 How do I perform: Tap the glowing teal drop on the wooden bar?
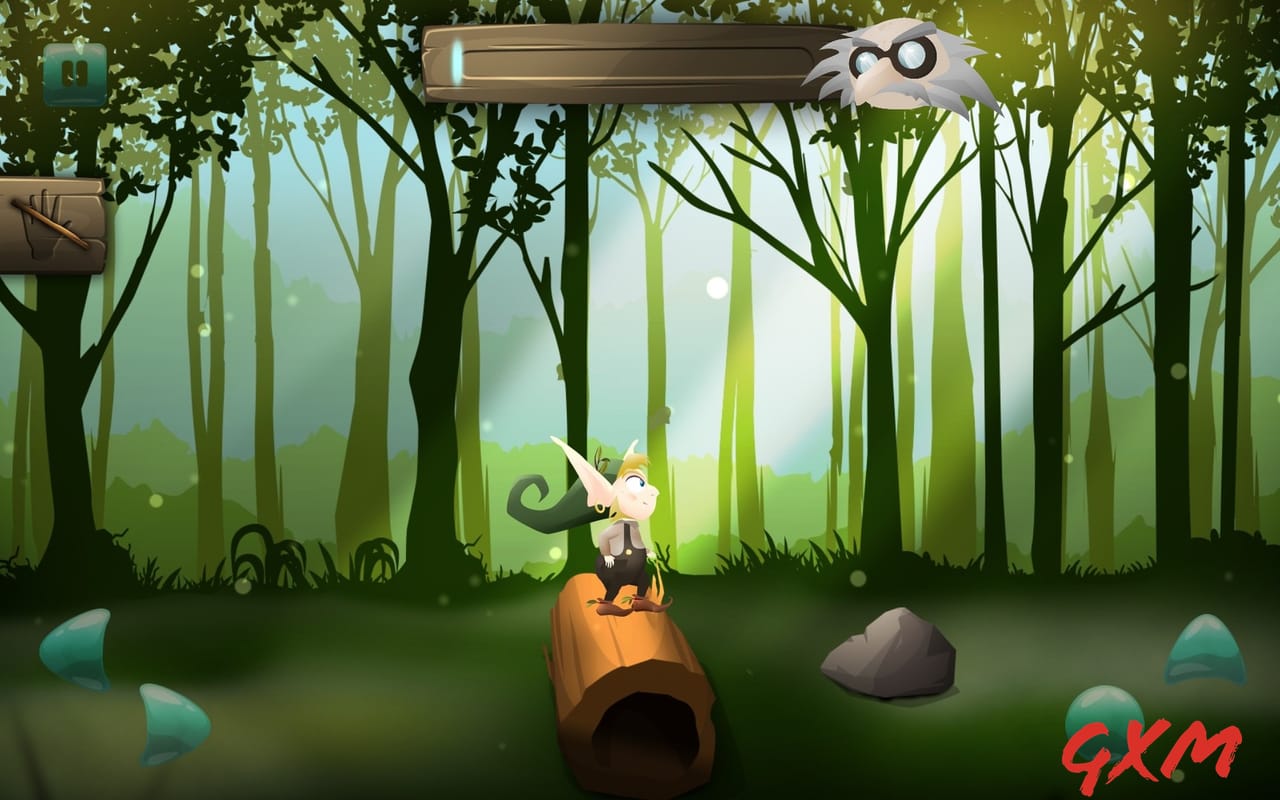point(455,62)
